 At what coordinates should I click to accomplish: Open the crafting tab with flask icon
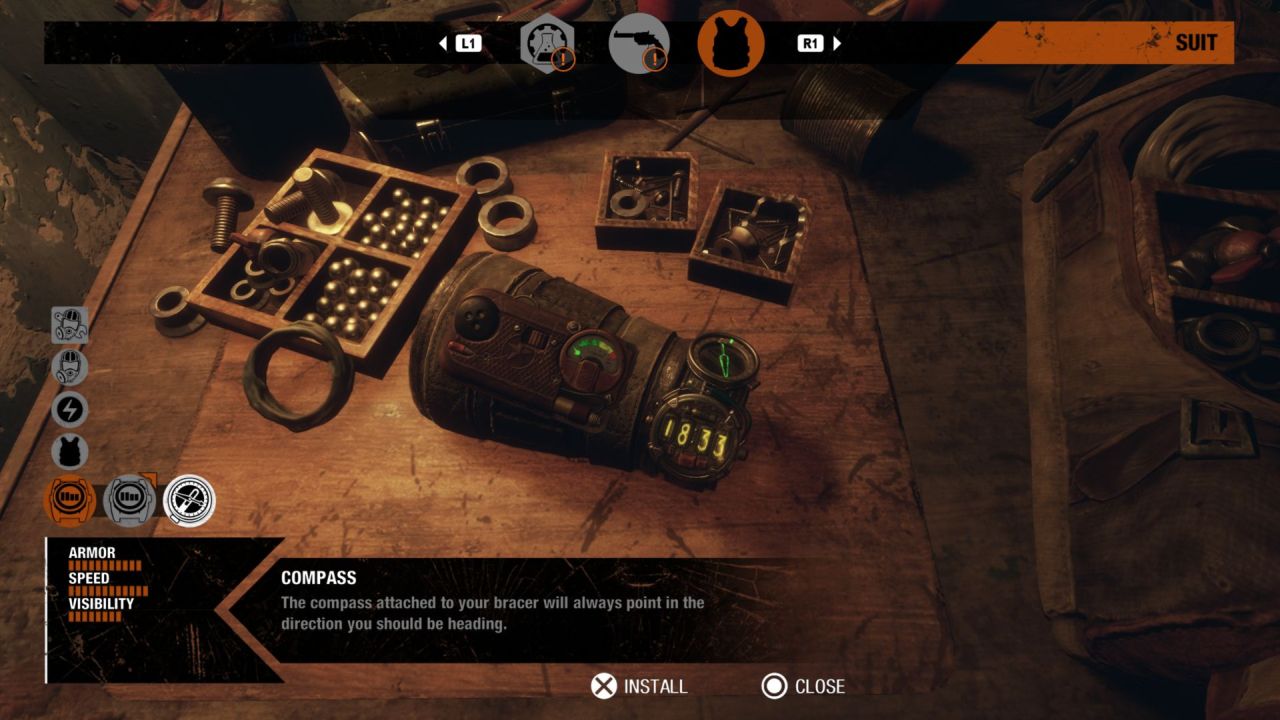pyautogui.click(x=546, y=44)
